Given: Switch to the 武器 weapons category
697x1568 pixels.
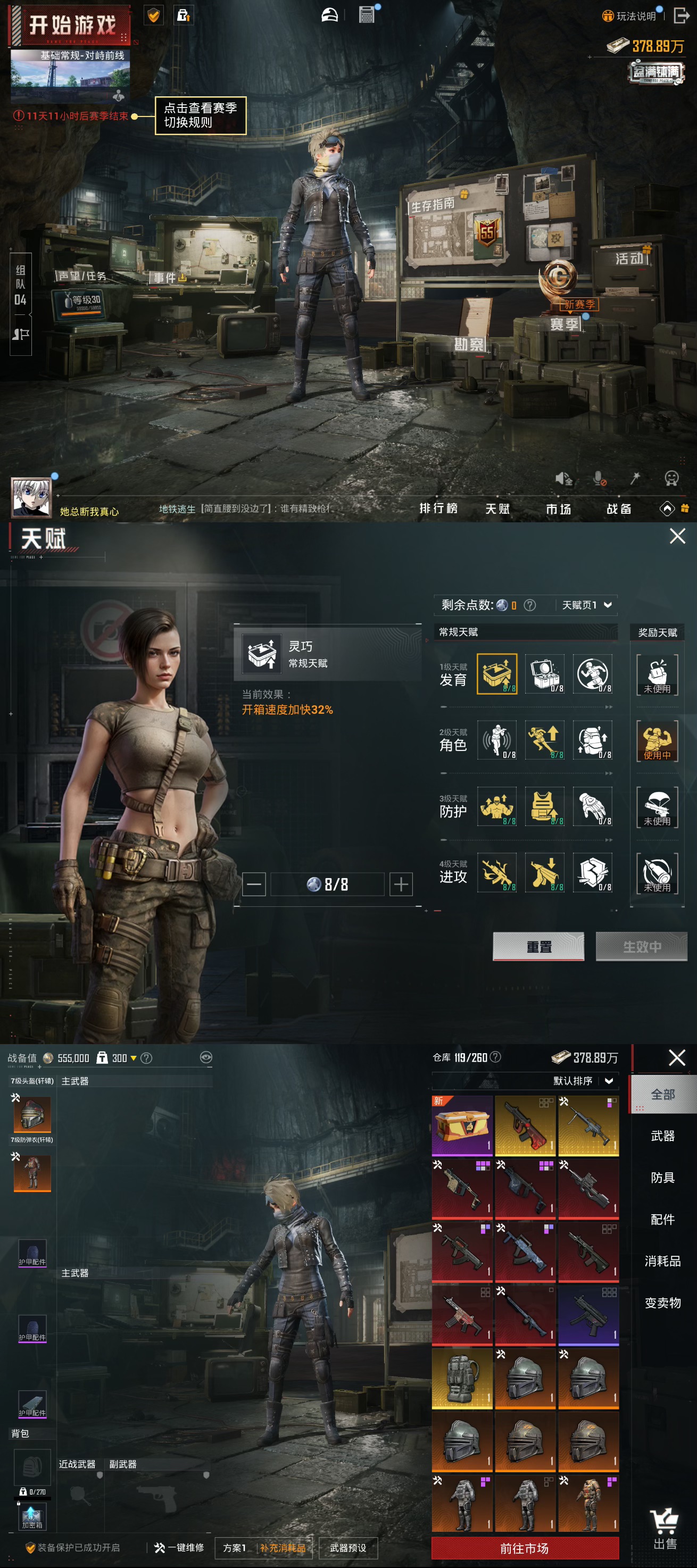Looking at the screenshot, I should tap(662, 1136).
